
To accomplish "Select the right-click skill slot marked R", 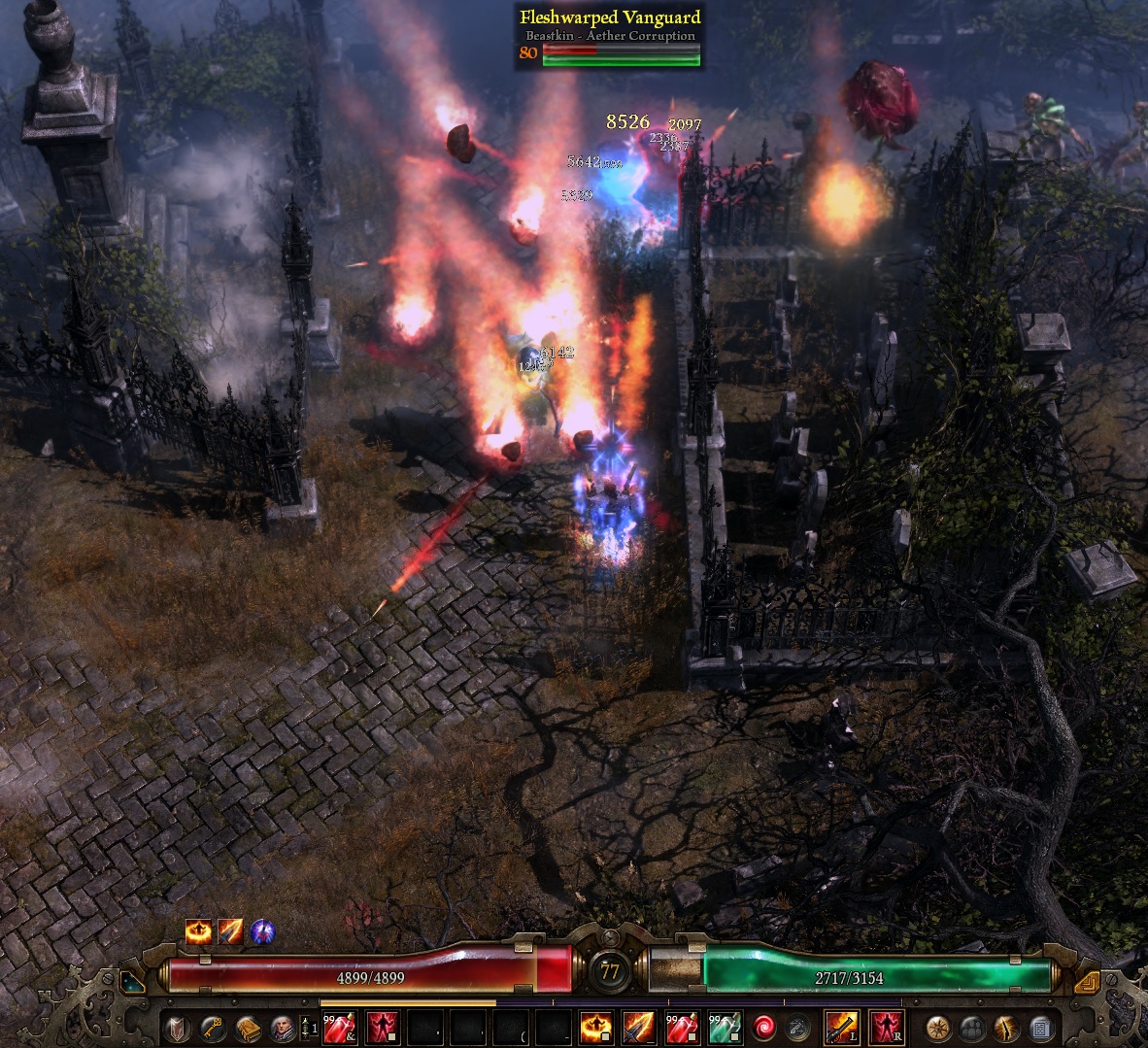I will point(886,1027).
